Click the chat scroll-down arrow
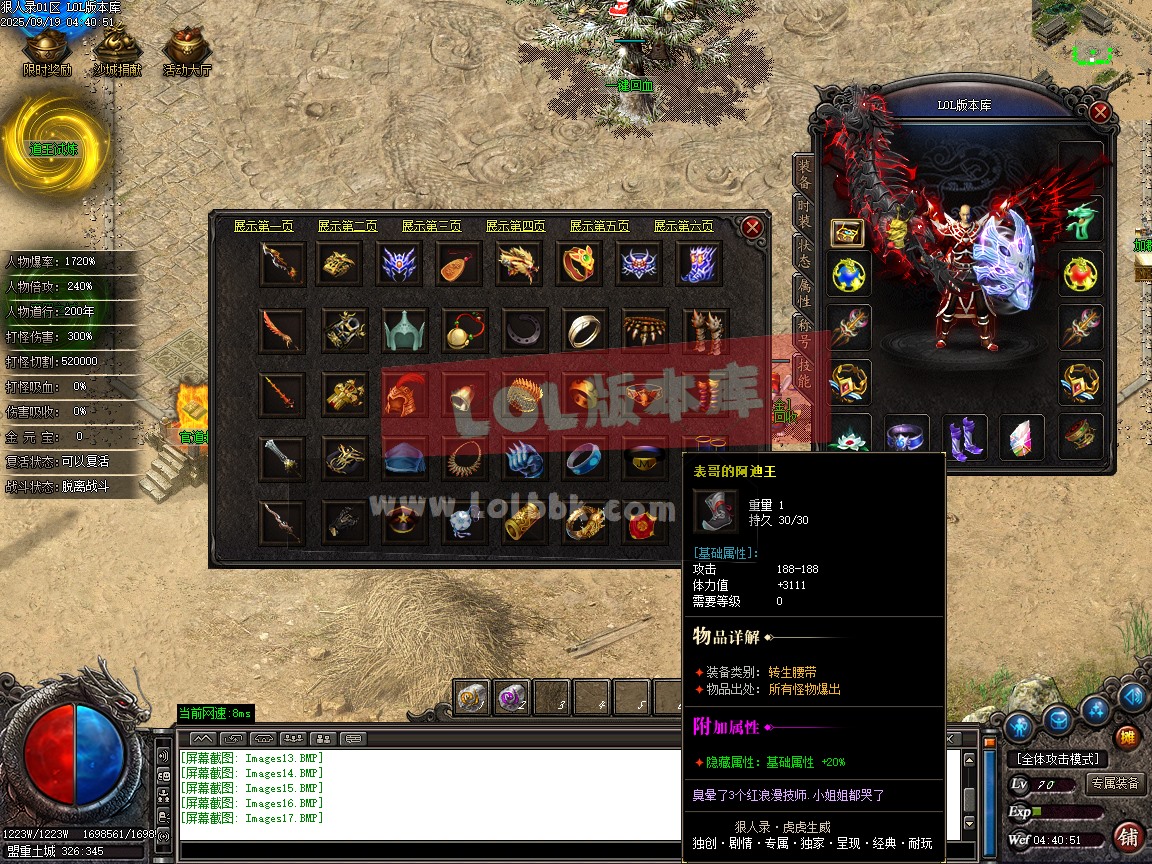The height and width of the screenshot is (864, 1152). pos(968,824)
